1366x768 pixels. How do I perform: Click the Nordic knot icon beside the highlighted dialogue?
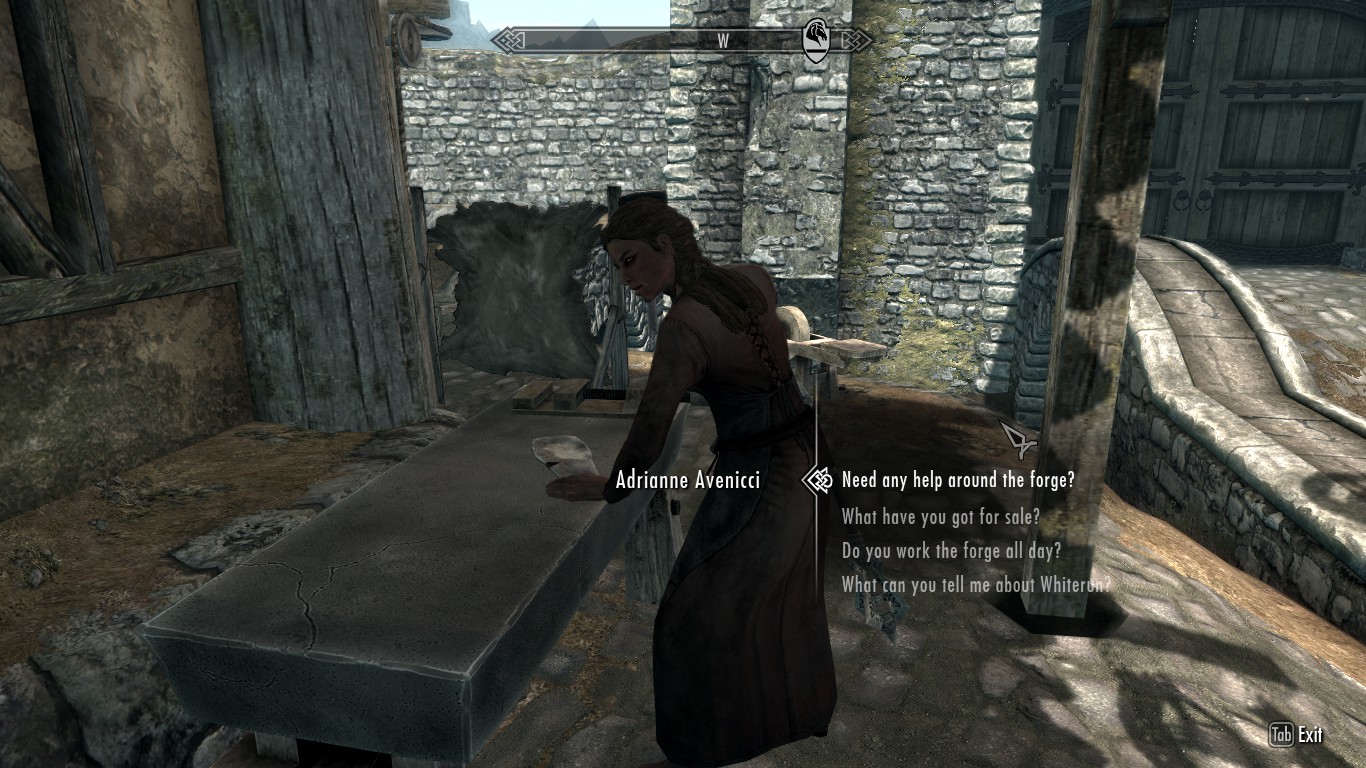pyautogui.click(x=822, y=481)
